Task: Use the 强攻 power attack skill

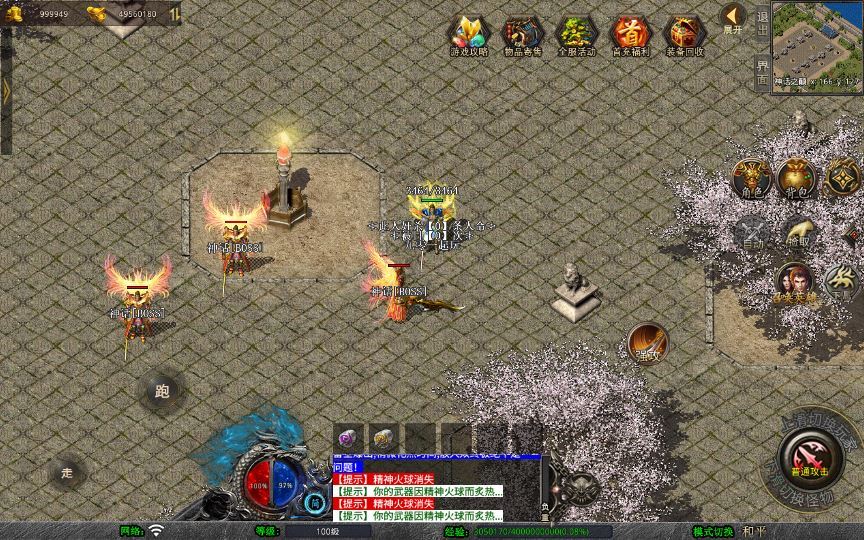Action: pyautogui.click(x=647, y=343)
